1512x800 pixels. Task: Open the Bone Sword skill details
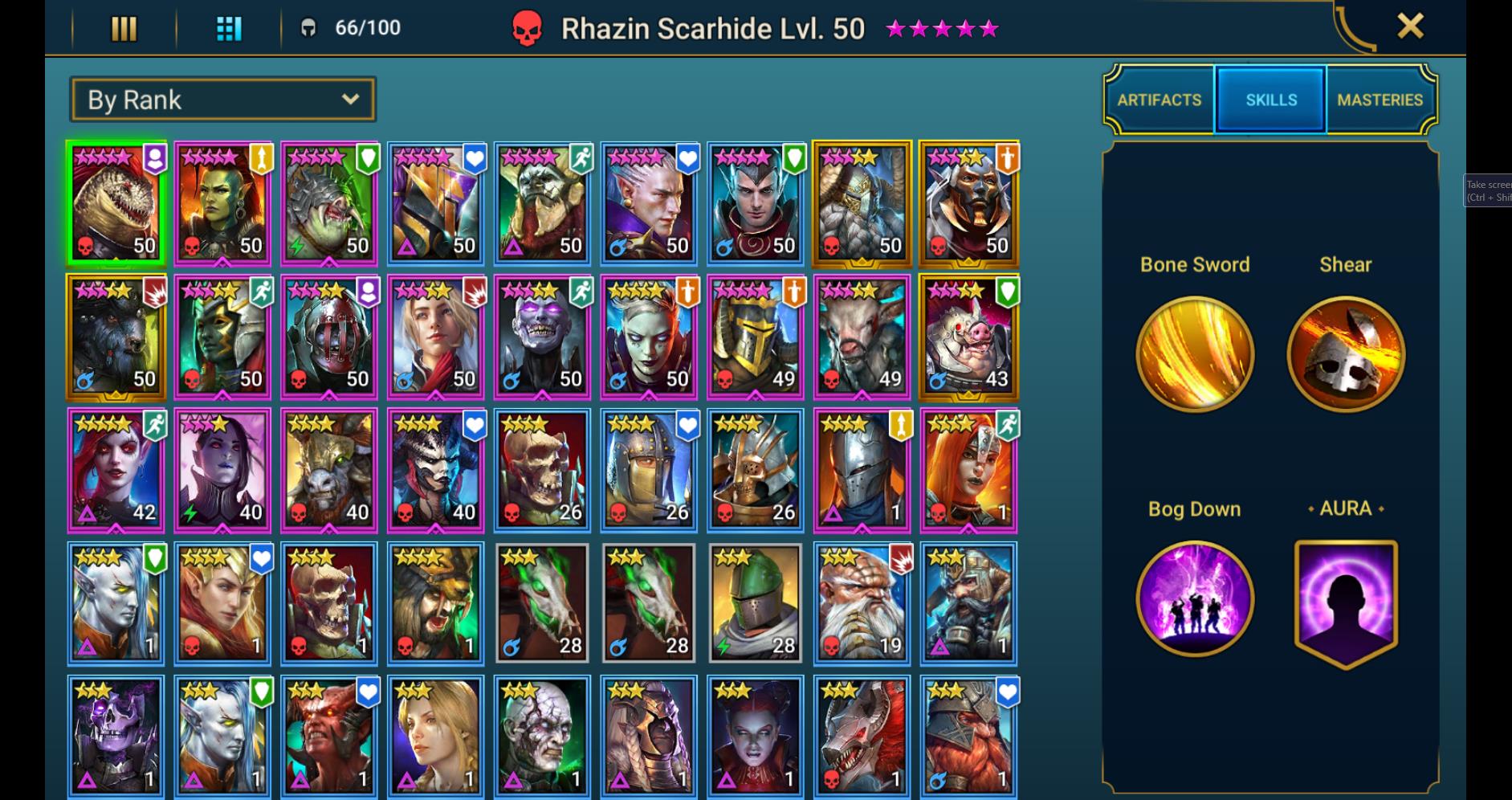point(1195,353)
